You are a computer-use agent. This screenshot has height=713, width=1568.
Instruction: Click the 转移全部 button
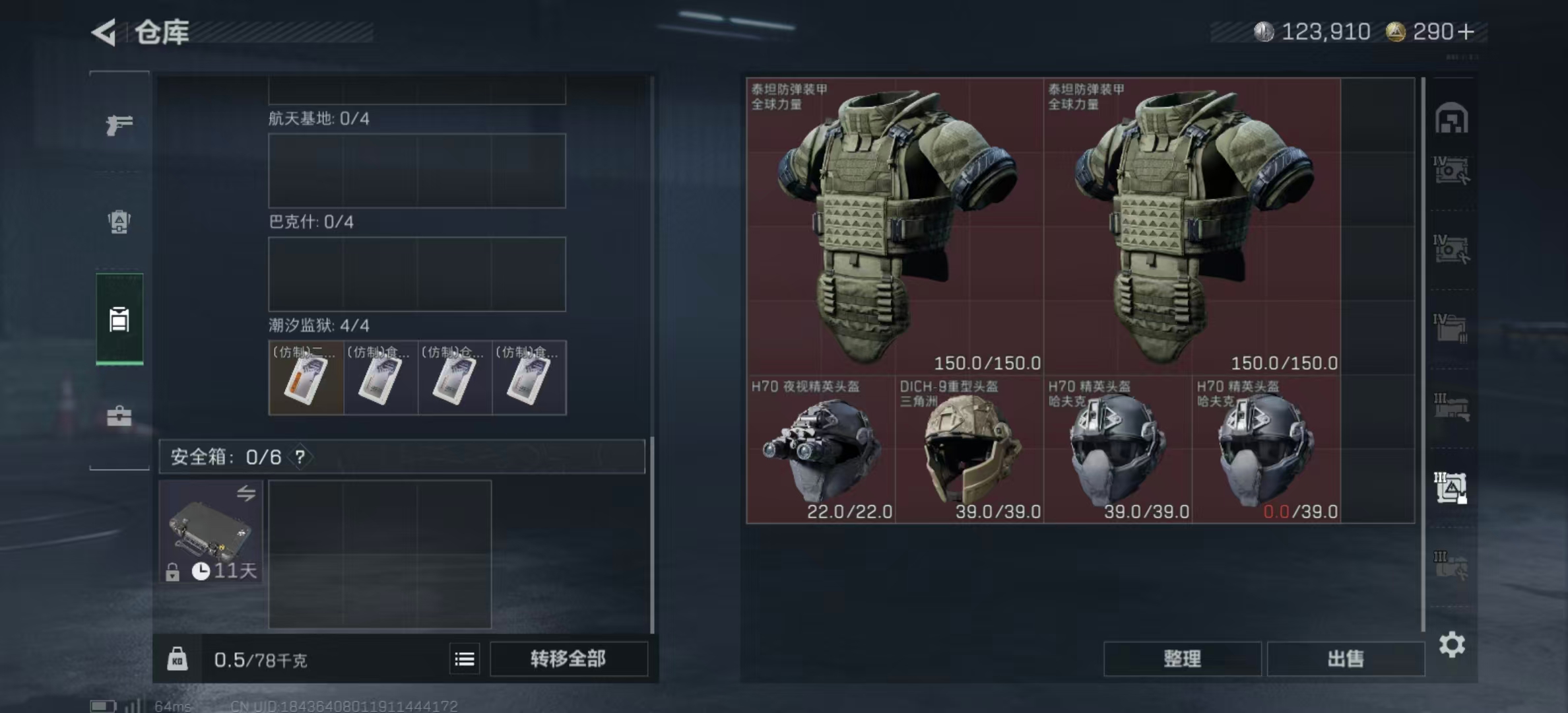coord(568,659)
